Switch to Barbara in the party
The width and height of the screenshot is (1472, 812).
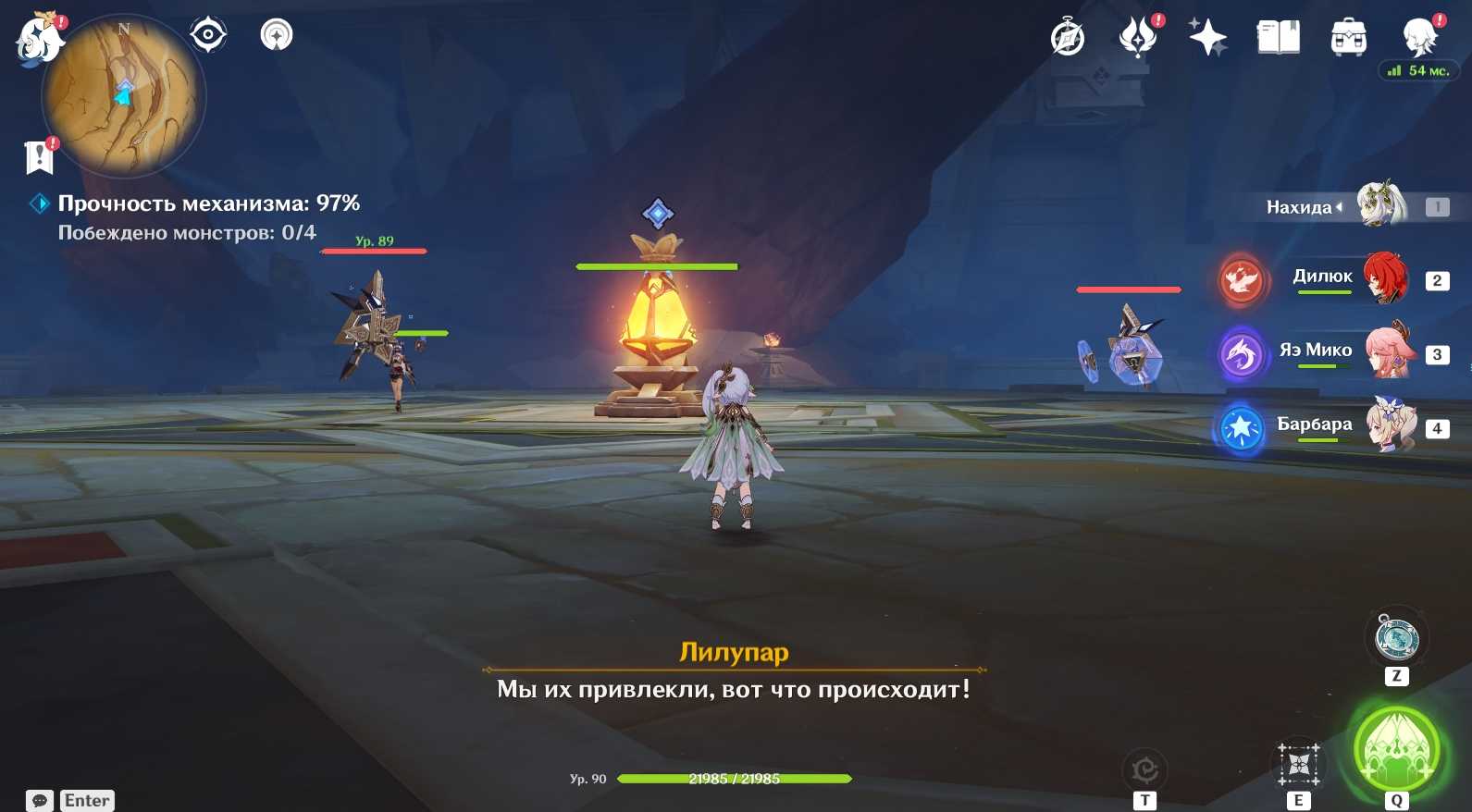pyautogui.click(x=1391, y=426)
